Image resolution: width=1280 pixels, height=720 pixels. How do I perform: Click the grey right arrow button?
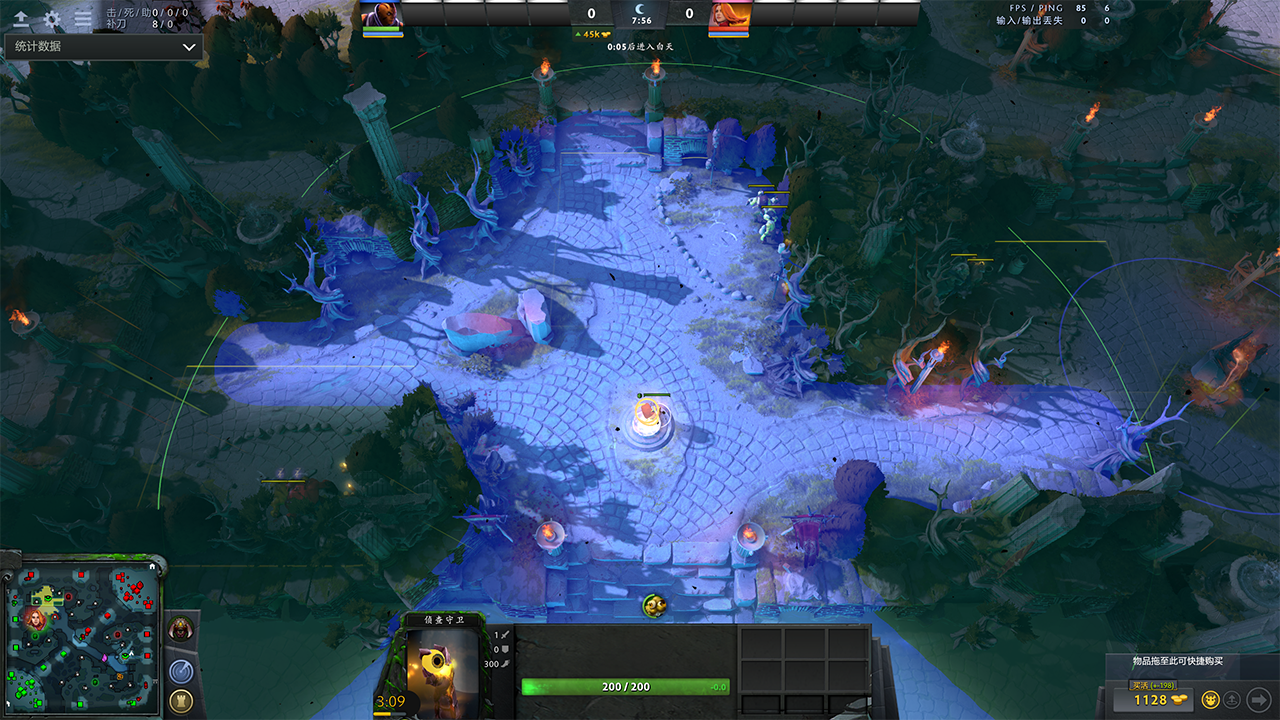coord(1259,699)
